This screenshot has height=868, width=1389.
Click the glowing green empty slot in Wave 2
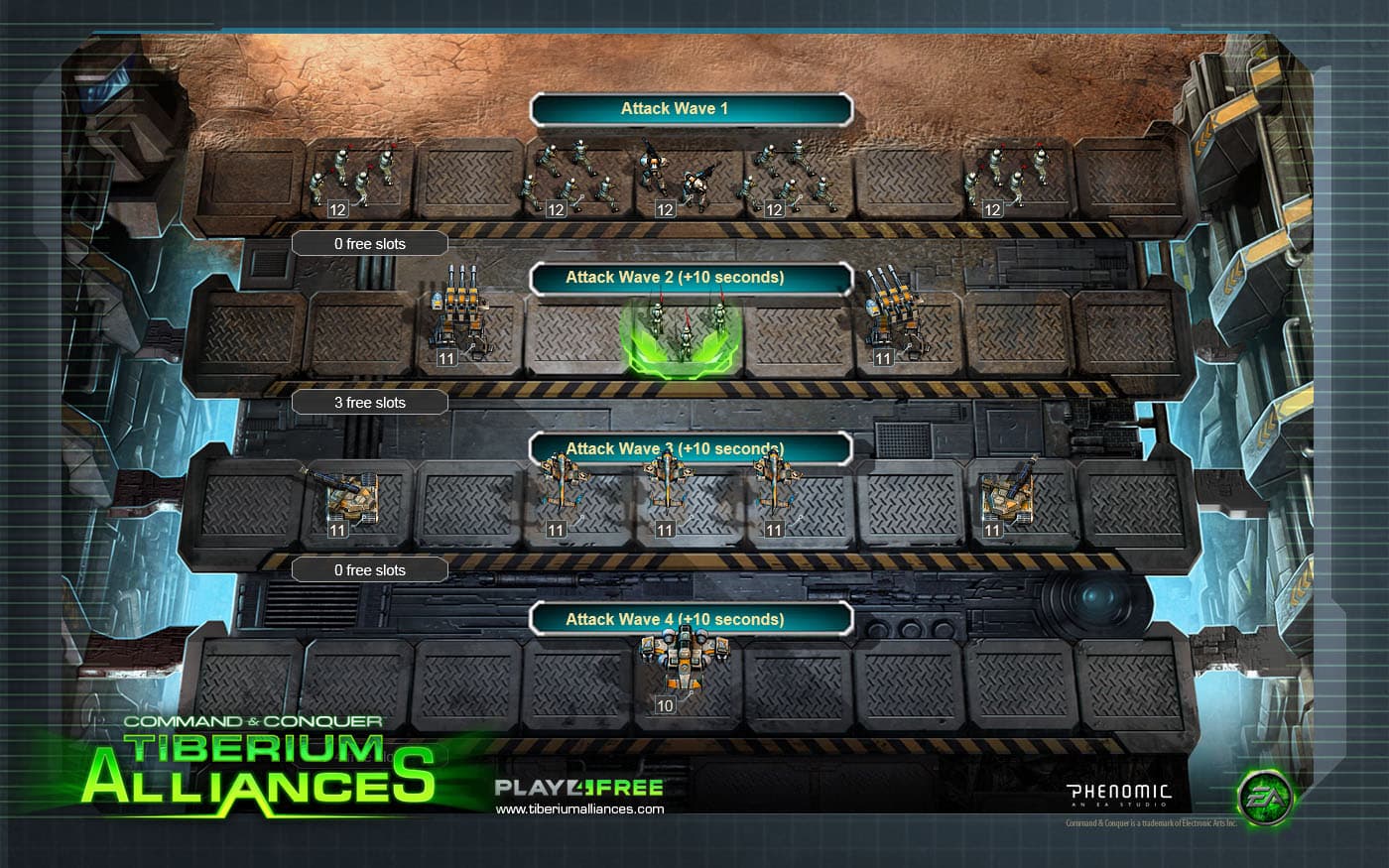click(x=678, y=335)
